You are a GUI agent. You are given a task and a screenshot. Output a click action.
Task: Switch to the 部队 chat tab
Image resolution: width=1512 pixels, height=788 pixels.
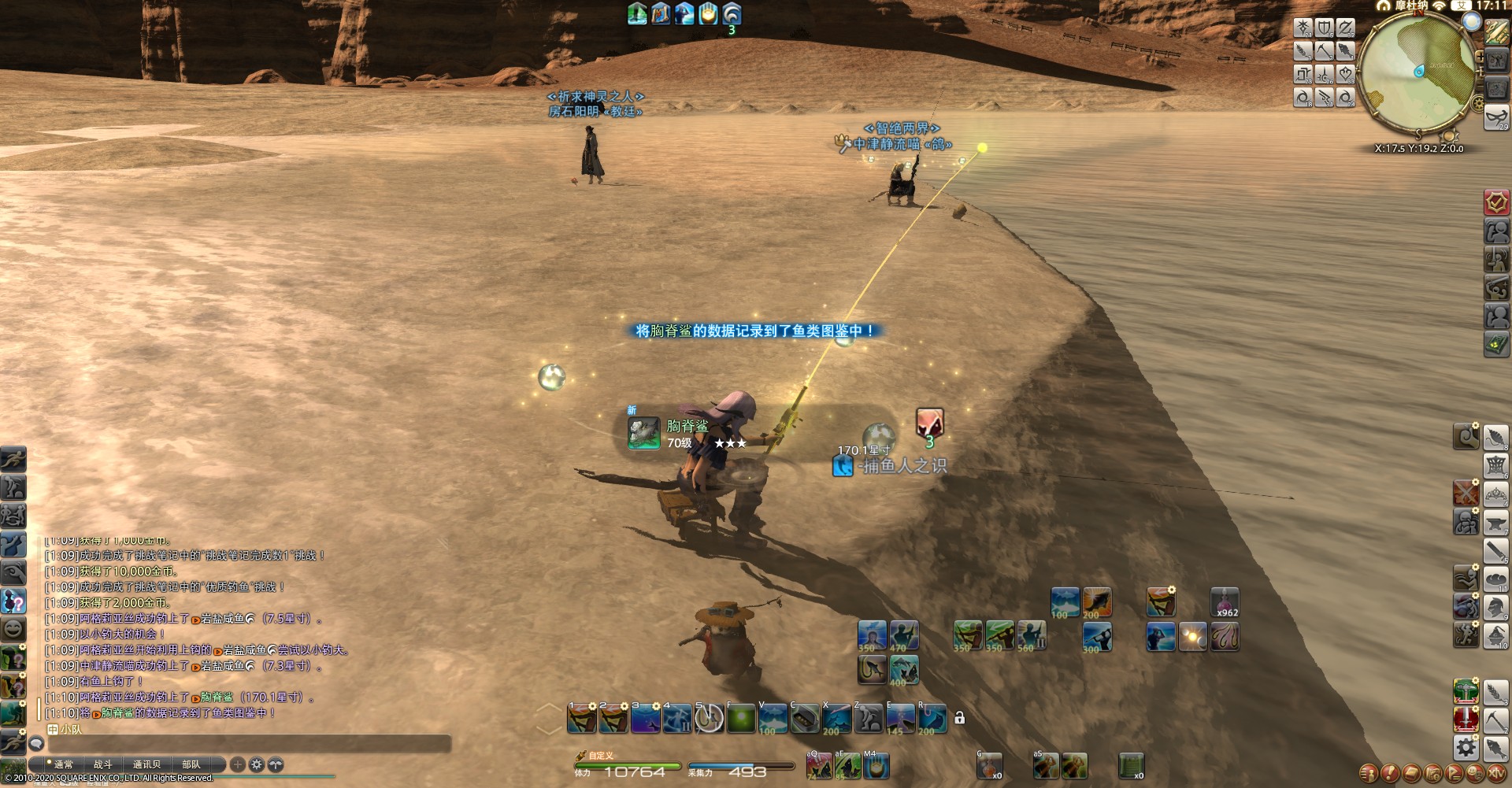pos(191,764)
